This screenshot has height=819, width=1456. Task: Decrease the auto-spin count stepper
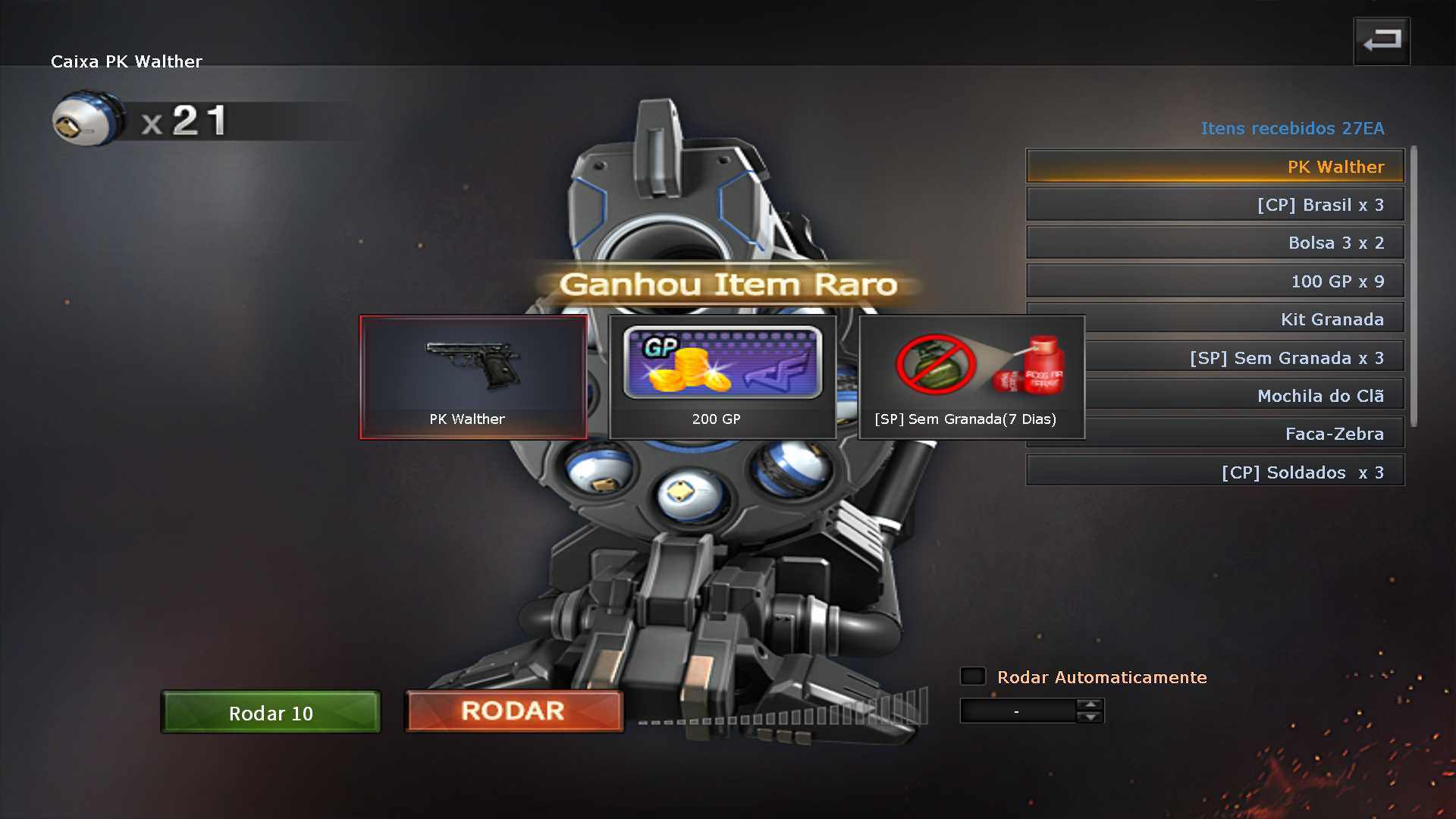[x=1090, y=717]
